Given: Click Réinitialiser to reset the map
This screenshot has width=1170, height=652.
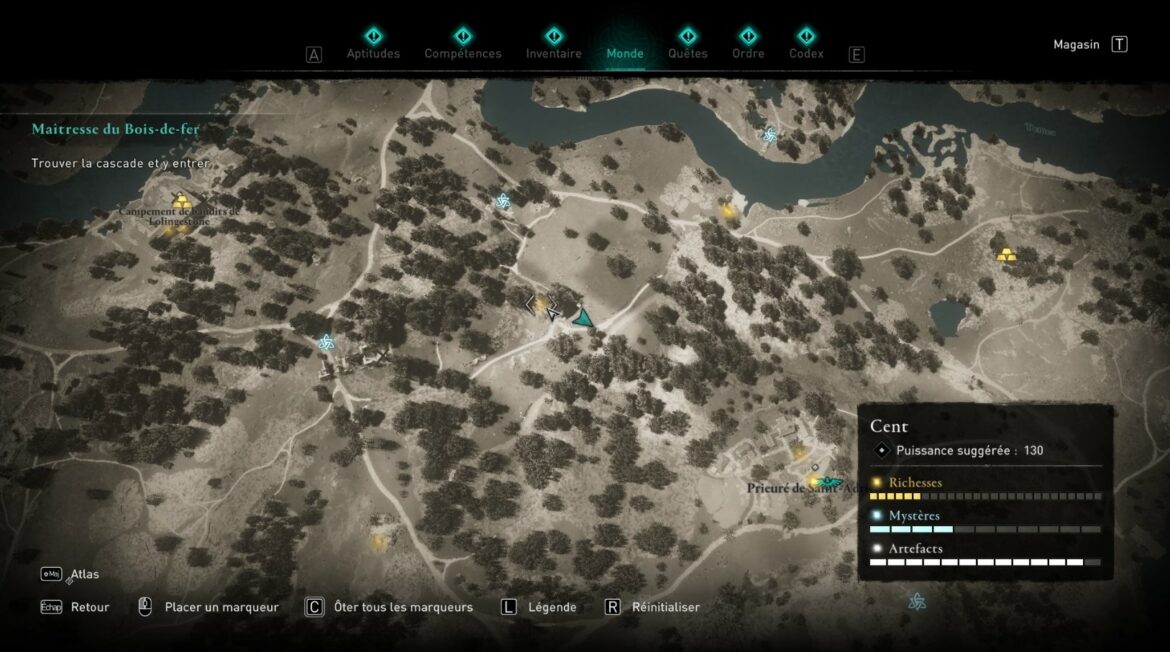Looking at the screenshot, I should pyautogui.click(x=665, y=607).
